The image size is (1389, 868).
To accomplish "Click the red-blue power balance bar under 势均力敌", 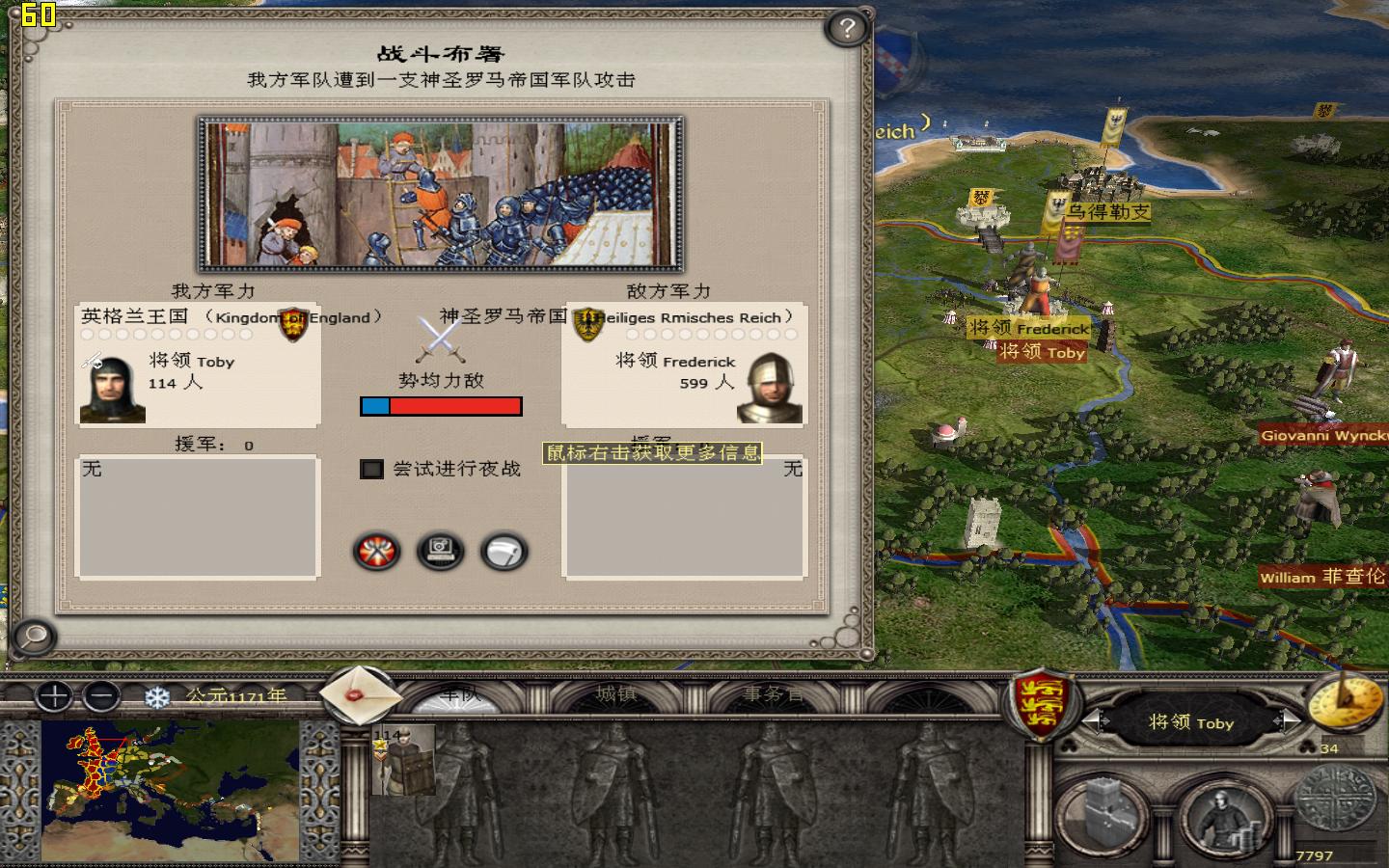I will tap(441, 406).
